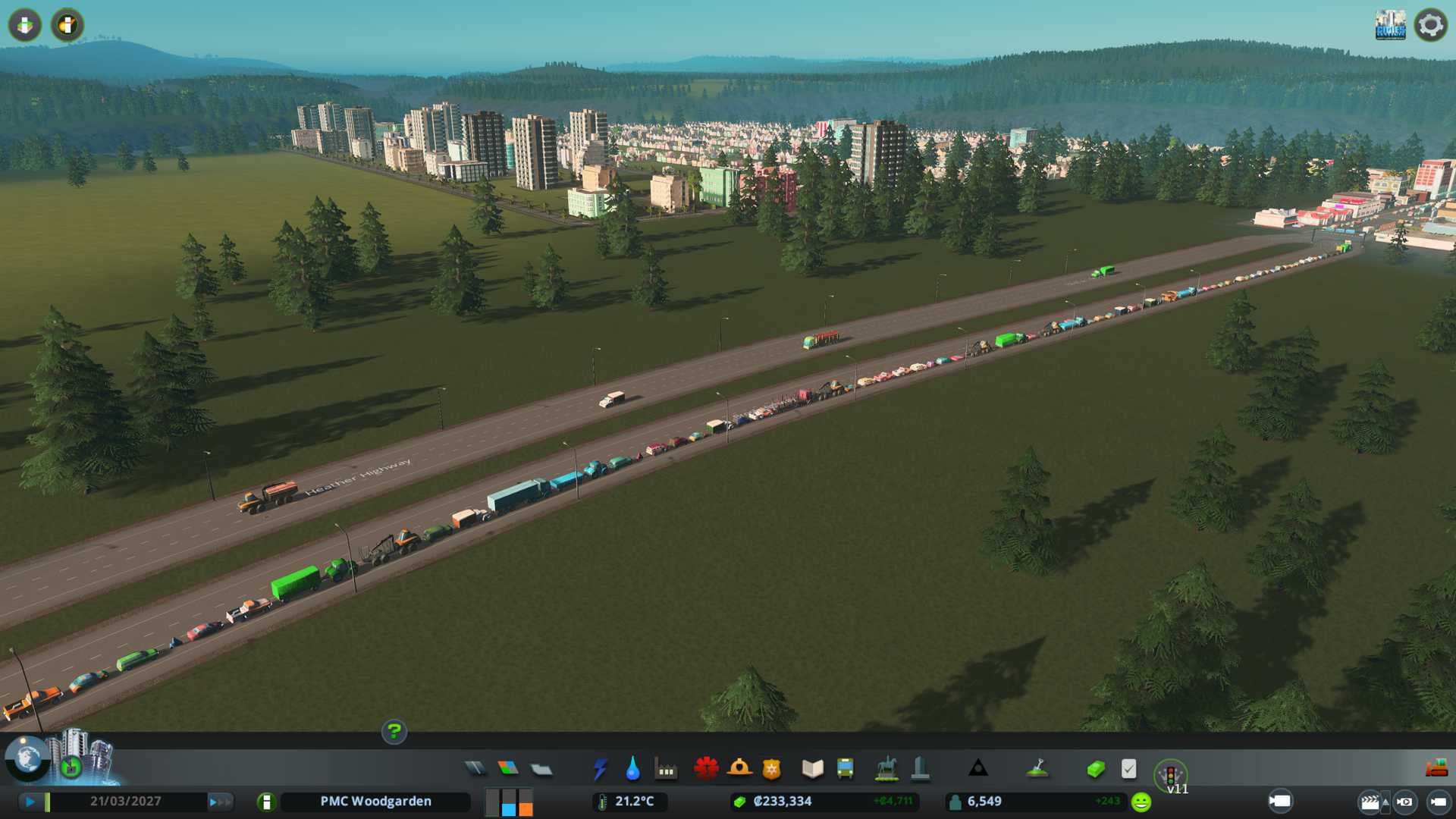Open the Education book menu

coord(812,769)
